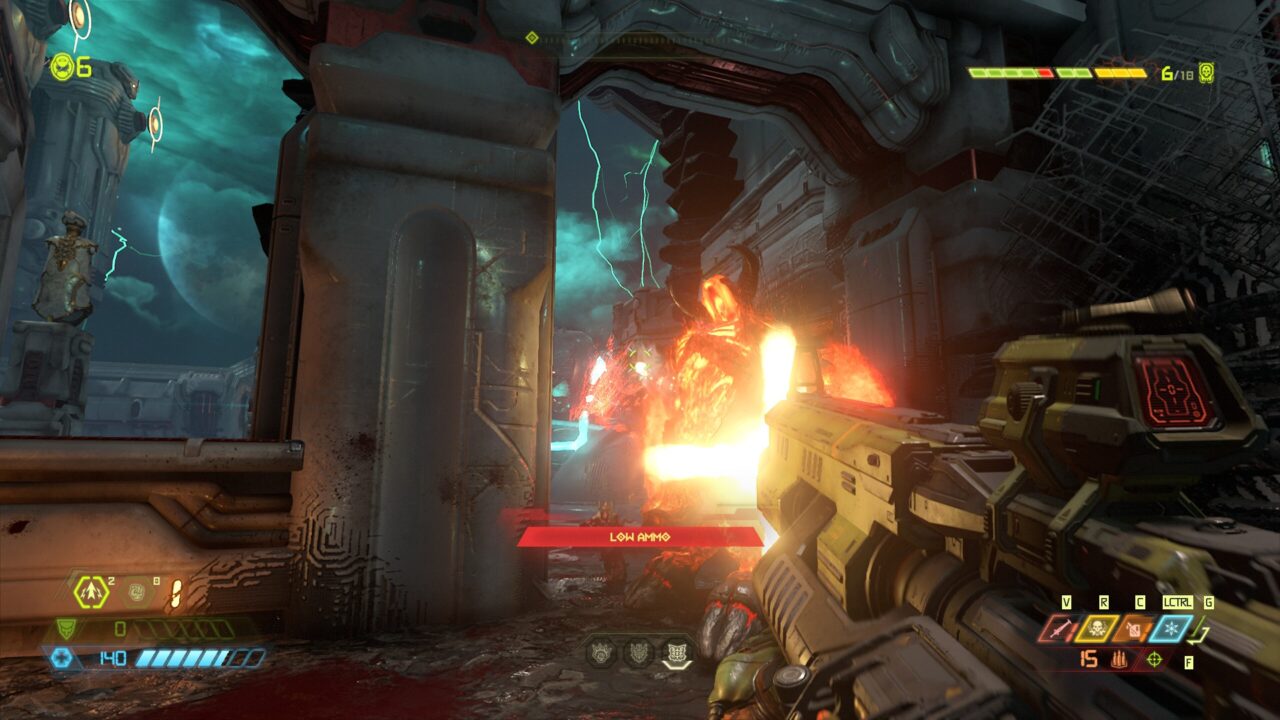Click the green dash arrow hexagon
This screenshot has width=1280, height=720.
pyautogui.click(x=92, y=592)
